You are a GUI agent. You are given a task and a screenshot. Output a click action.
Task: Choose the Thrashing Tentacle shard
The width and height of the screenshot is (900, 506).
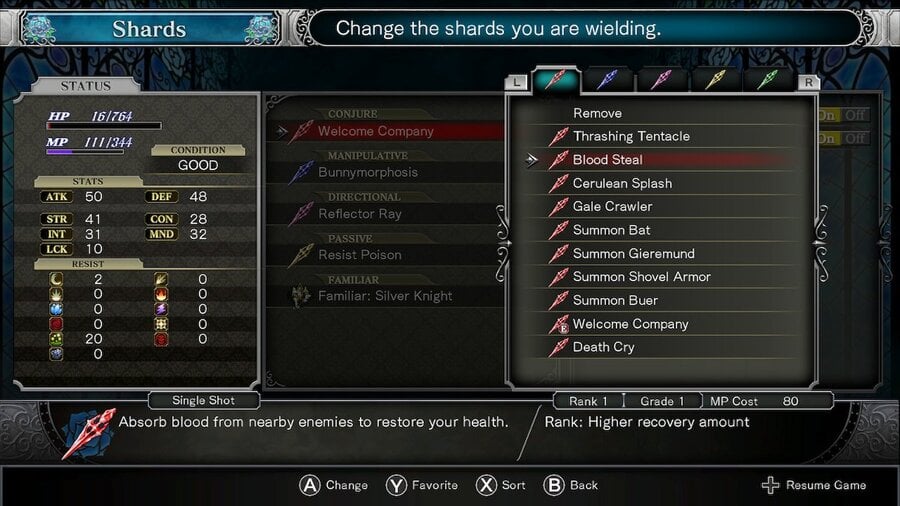coord(630,136)
